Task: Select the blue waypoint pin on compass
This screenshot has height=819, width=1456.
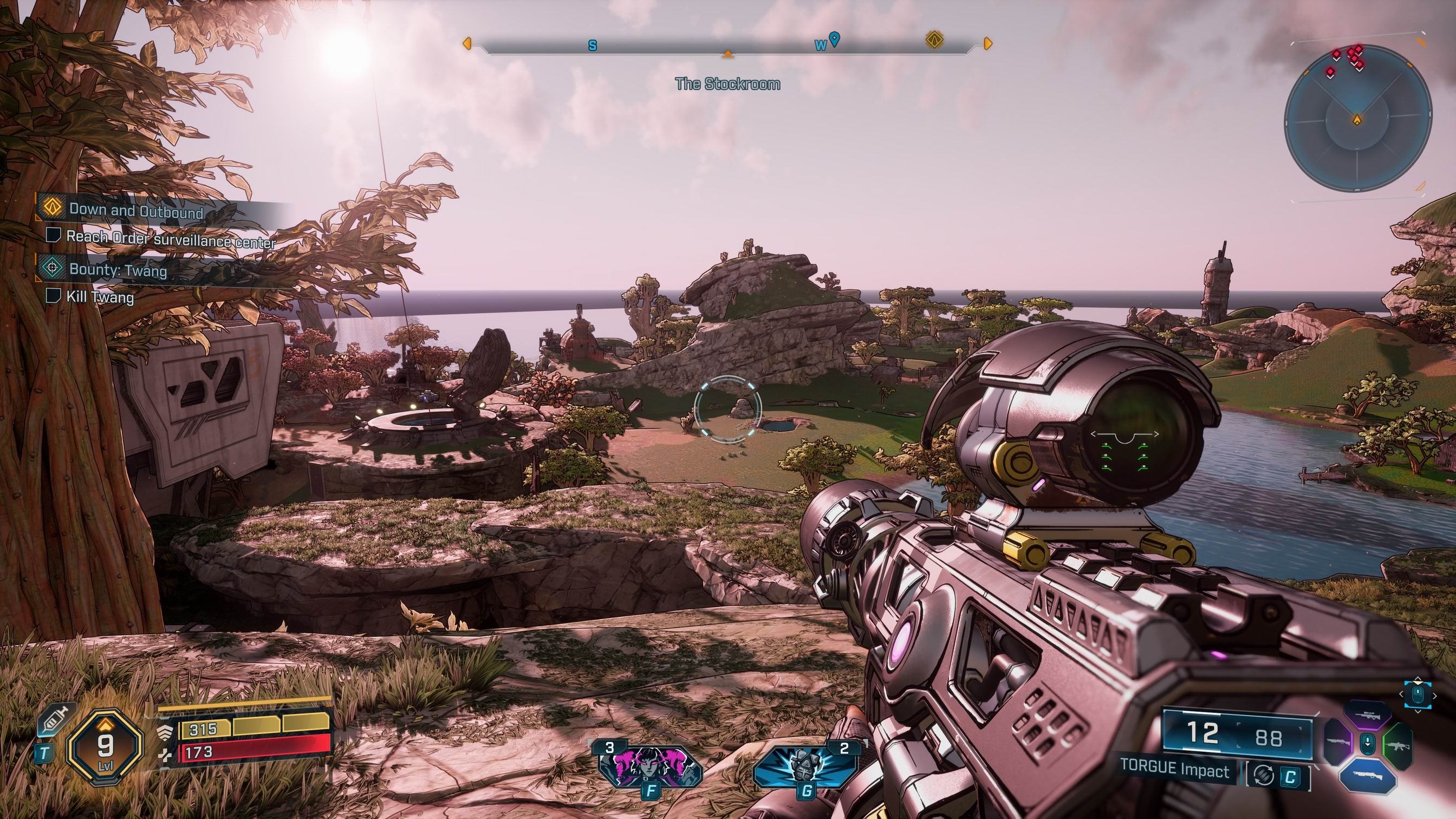Action: tap(834, 40)
